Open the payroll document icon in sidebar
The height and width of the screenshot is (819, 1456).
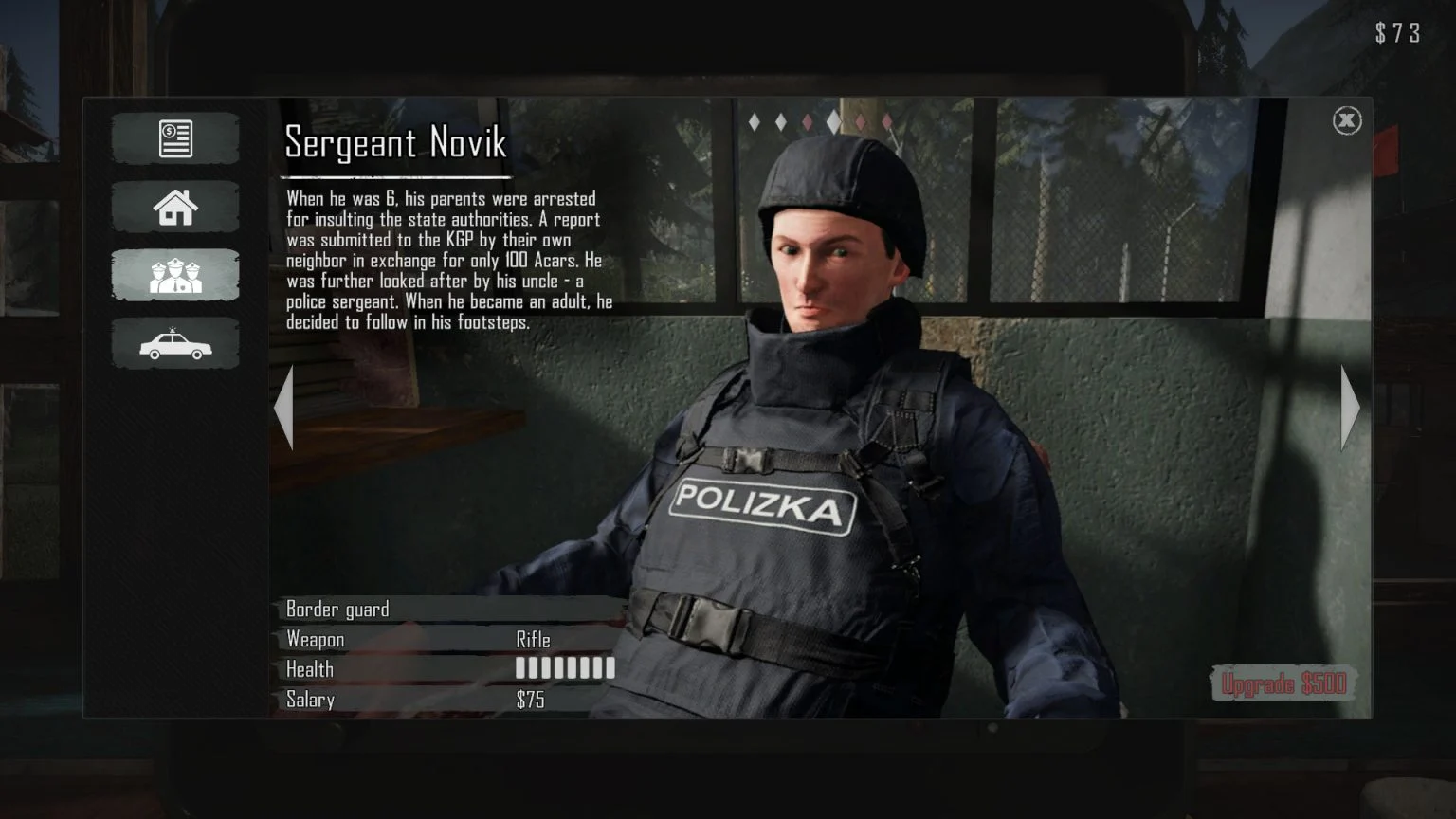click(x=174, y=137)
